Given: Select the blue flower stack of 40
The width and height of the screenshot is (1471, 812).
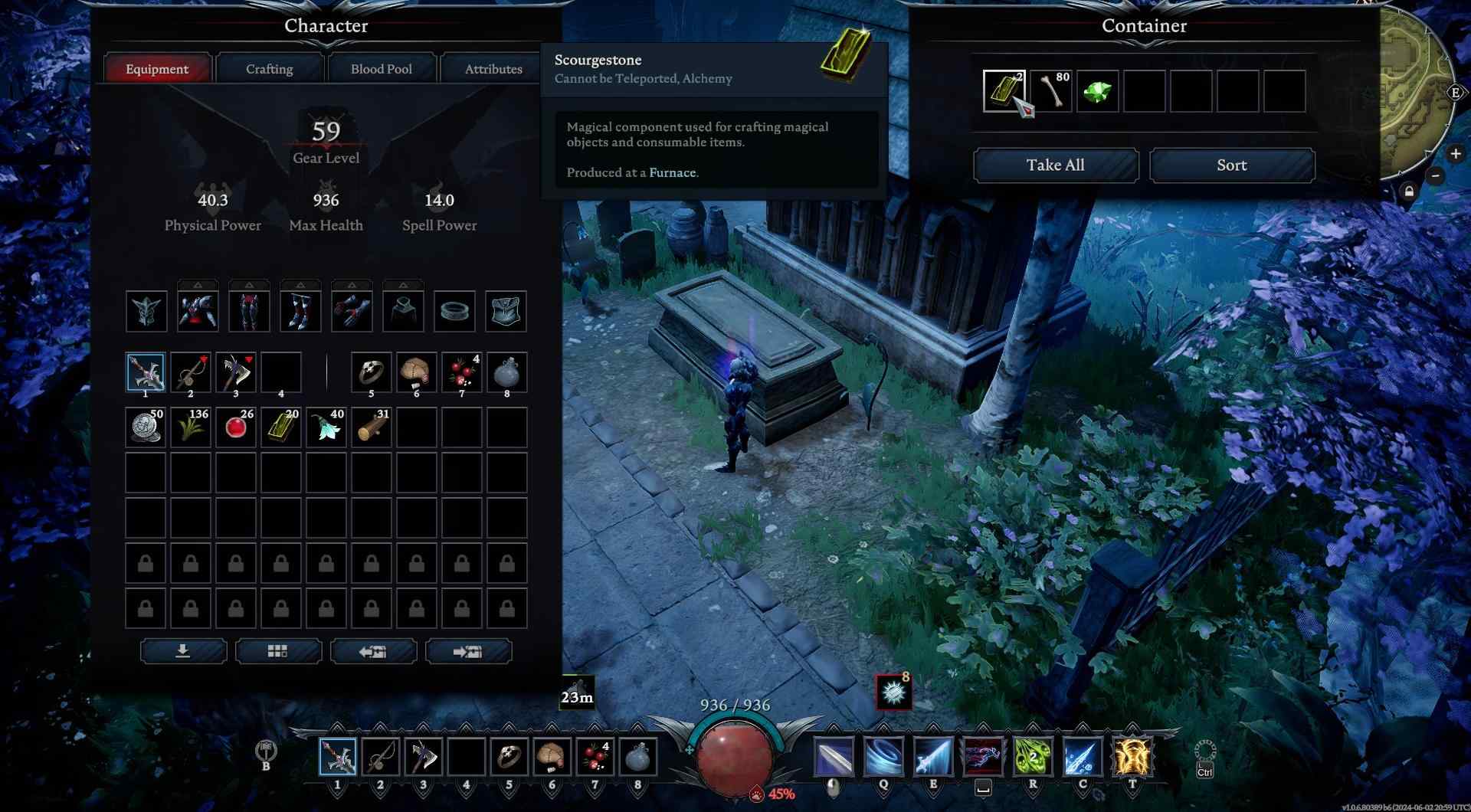Looking at the screenshot, I should 326,427.
